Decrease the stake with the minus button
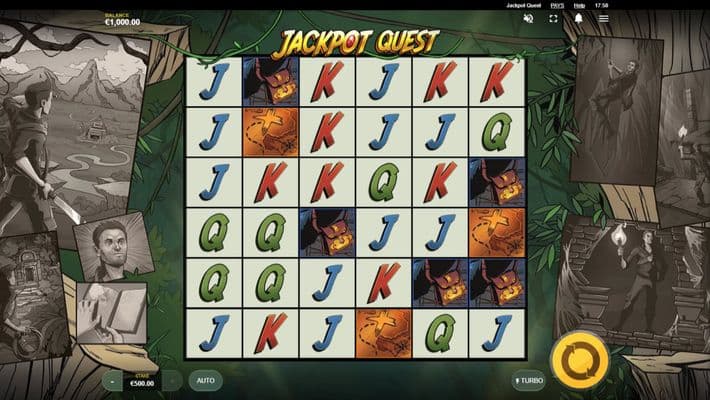The image size is (710, 400). click(112, 381)
